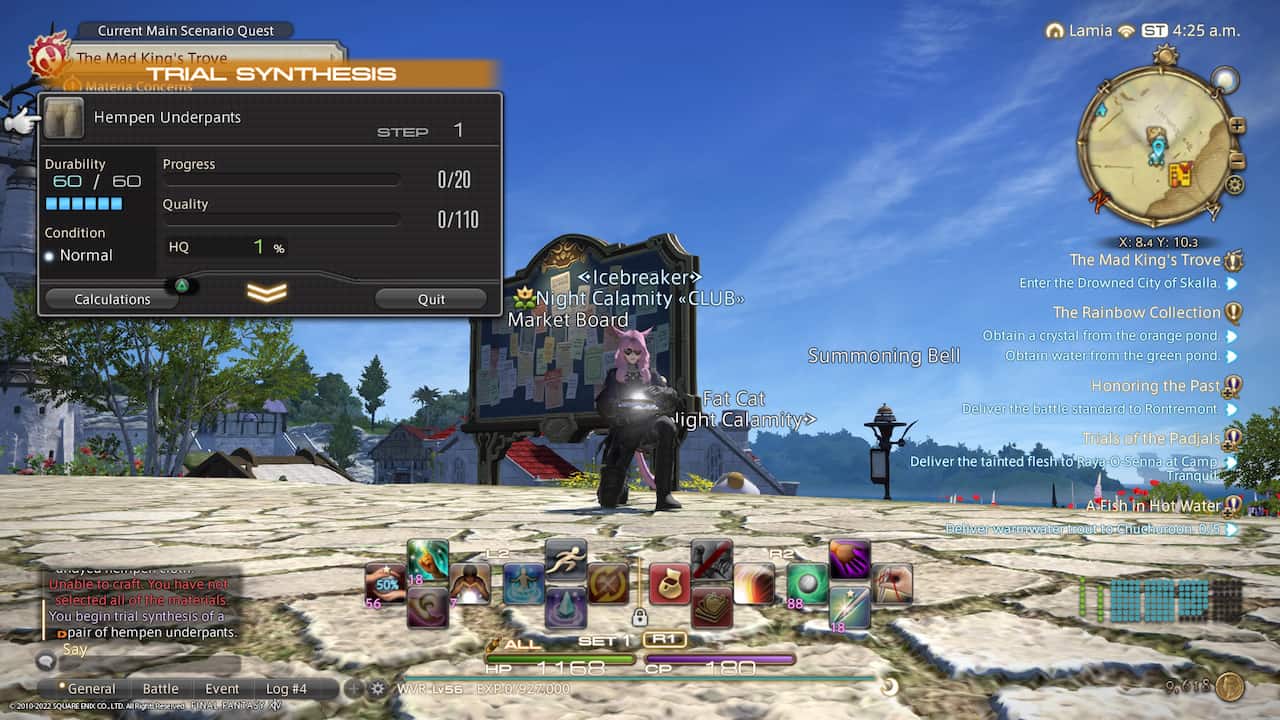1280x720 pixels.
Task: Toggle the hotbar lock padlock
Action: [x=640, y=617]
